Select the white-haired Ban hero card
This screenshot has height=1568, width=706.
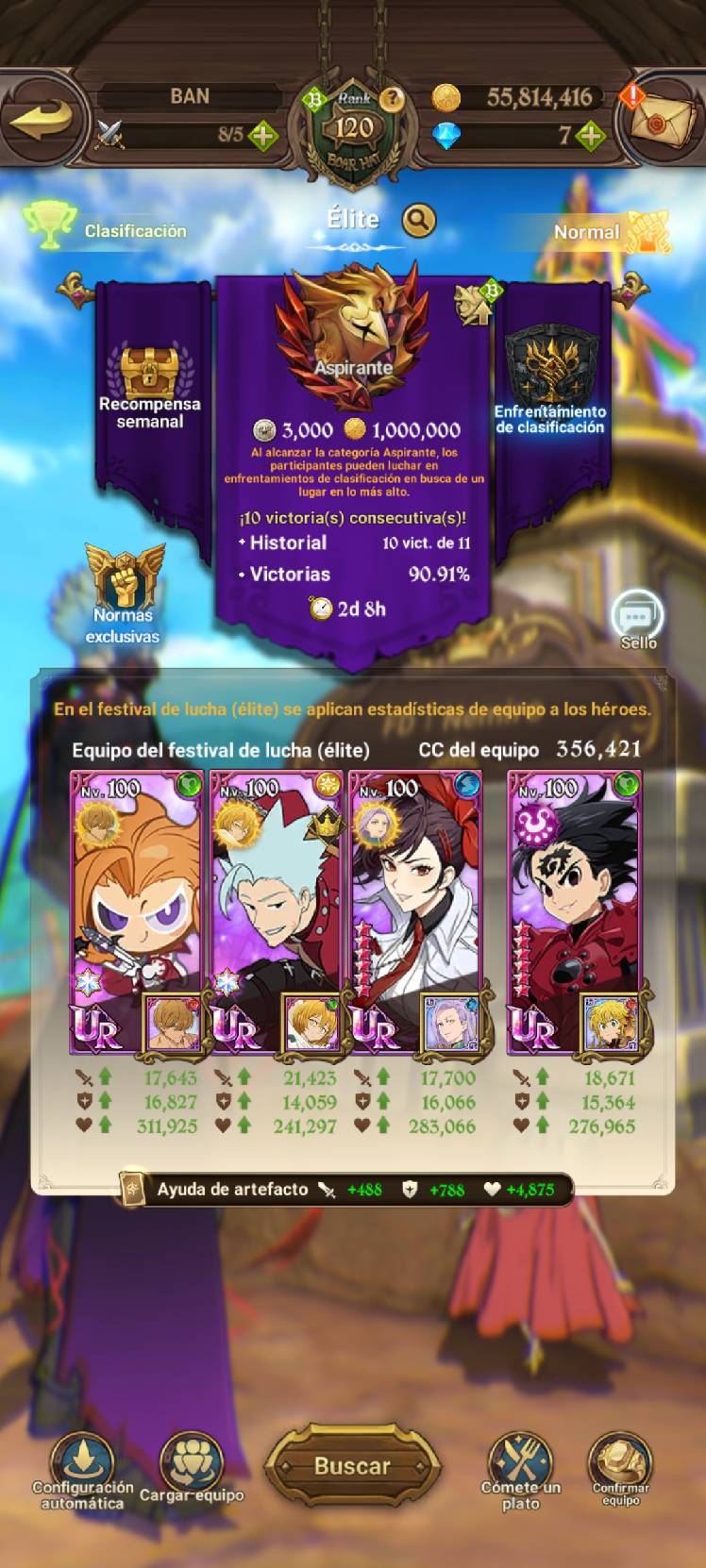[277, 910]
